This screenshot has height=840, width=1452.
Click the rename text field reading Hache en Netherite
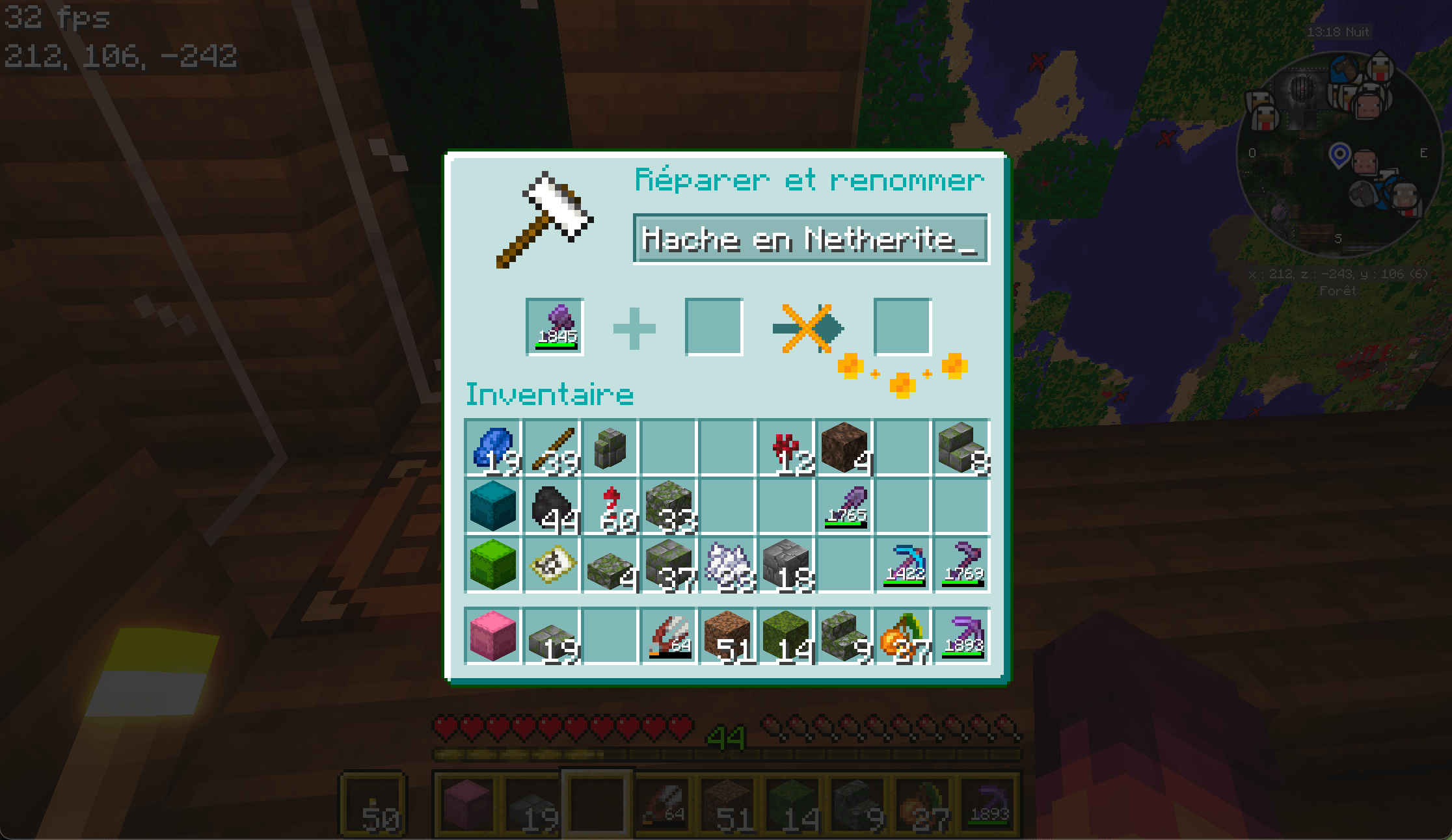(809, 241)
